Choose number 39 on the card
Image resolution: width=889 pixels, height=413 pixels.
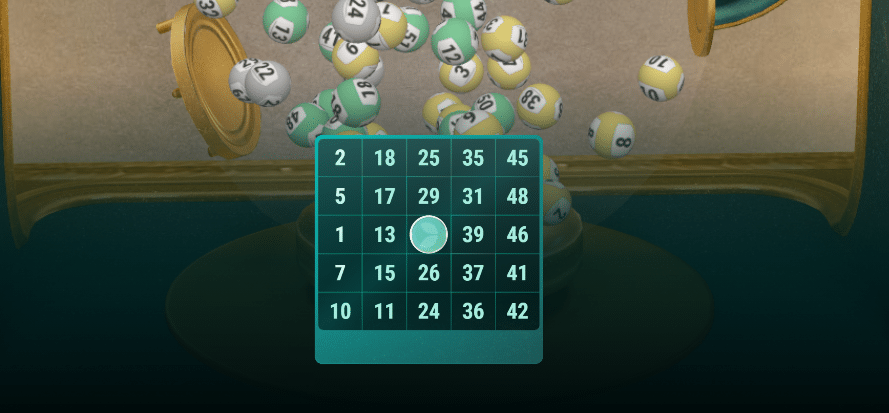tap(473, 235)
